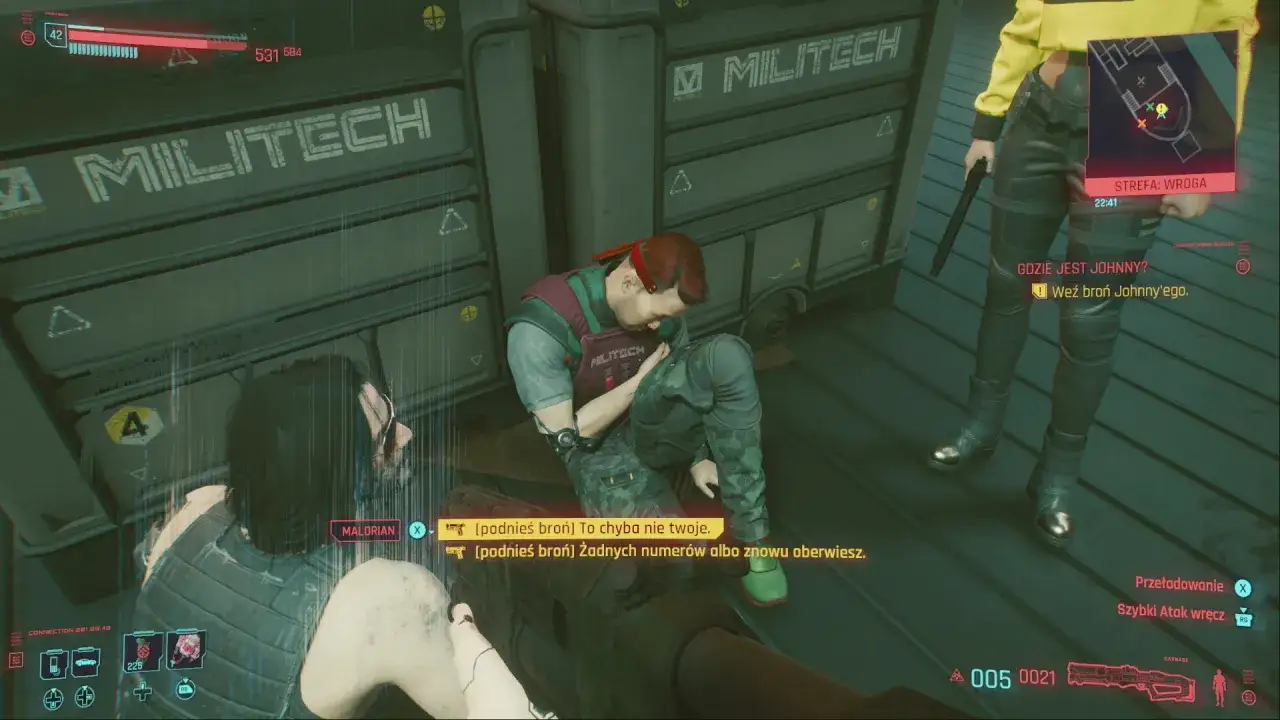This screenshot has width=1280, height=720.
Task: Click the grenade slot icon above the RB prompt
Action: pyautogui.click(x=184, y=651)
